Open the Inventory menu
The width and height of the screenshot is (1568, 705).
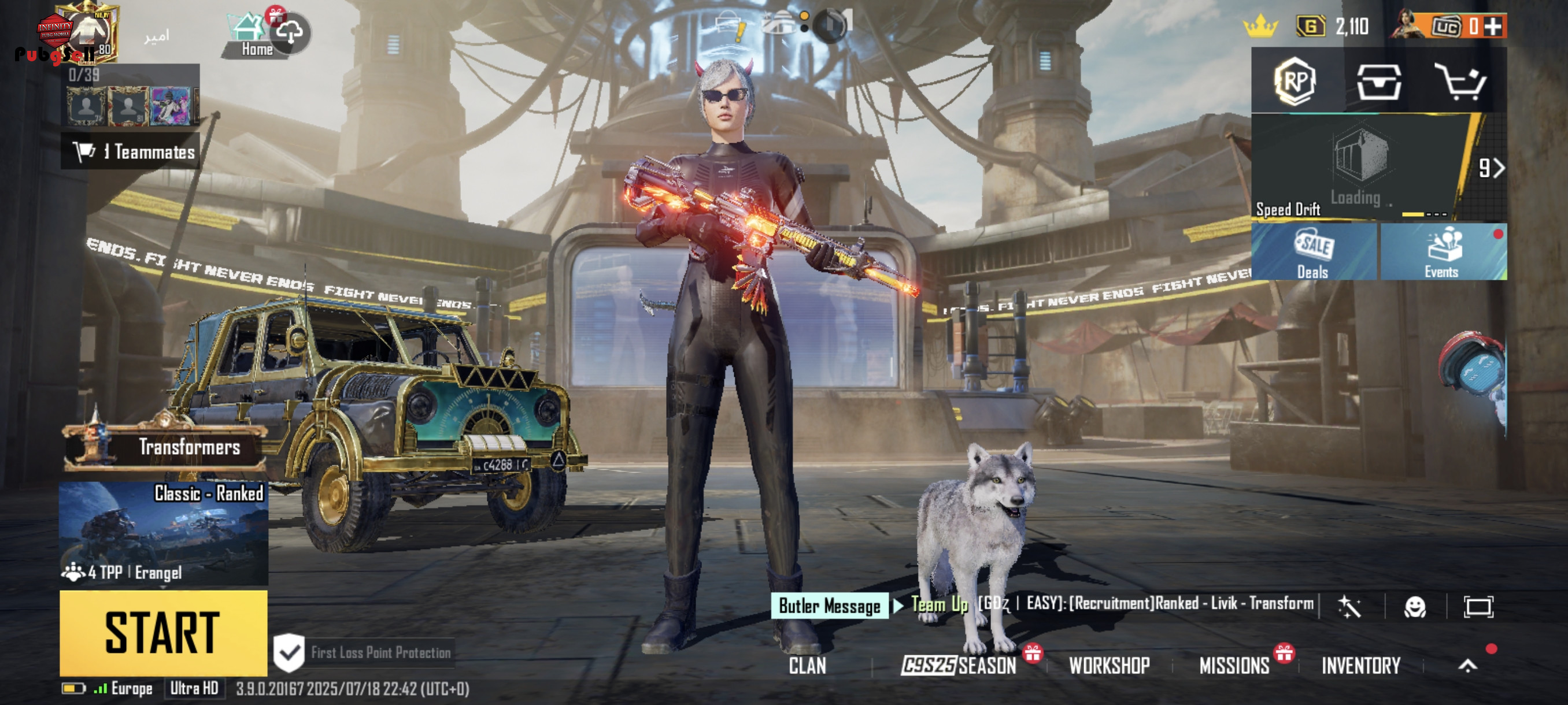click(1361, 666)
